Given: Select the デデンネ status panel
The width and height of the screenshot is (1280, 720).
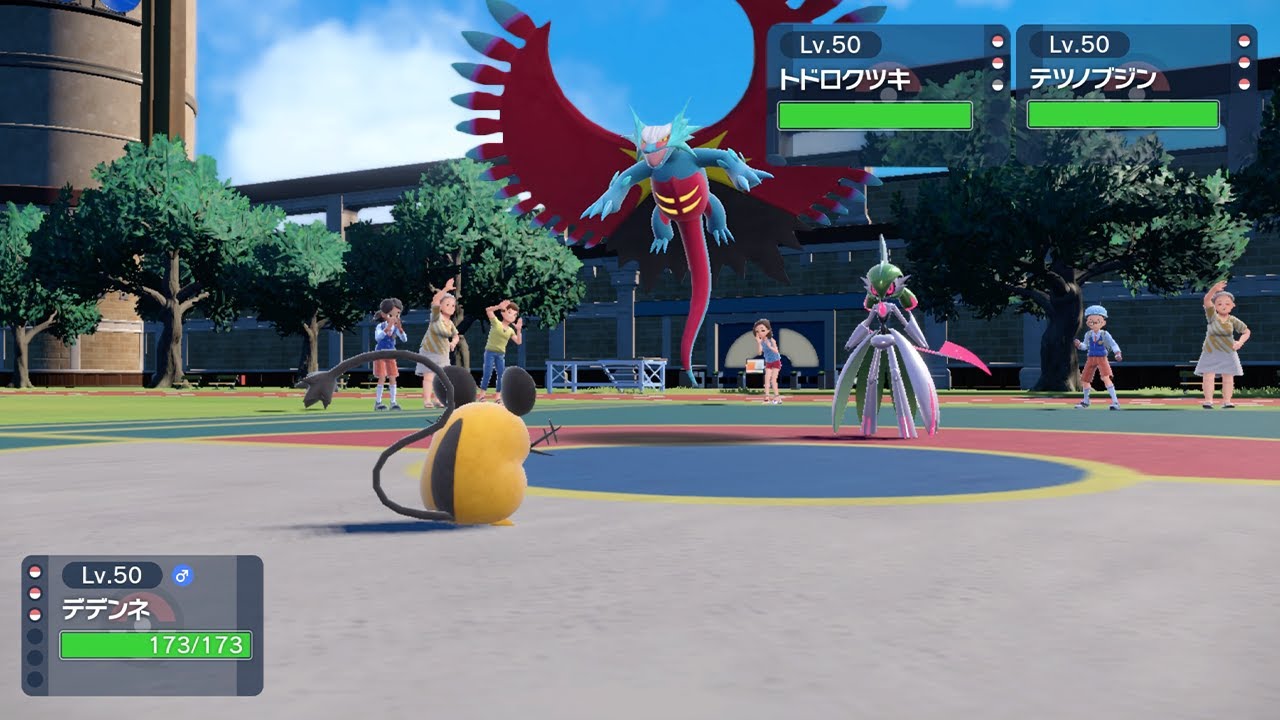Looking at the screenshot, I should click(142, 625).
